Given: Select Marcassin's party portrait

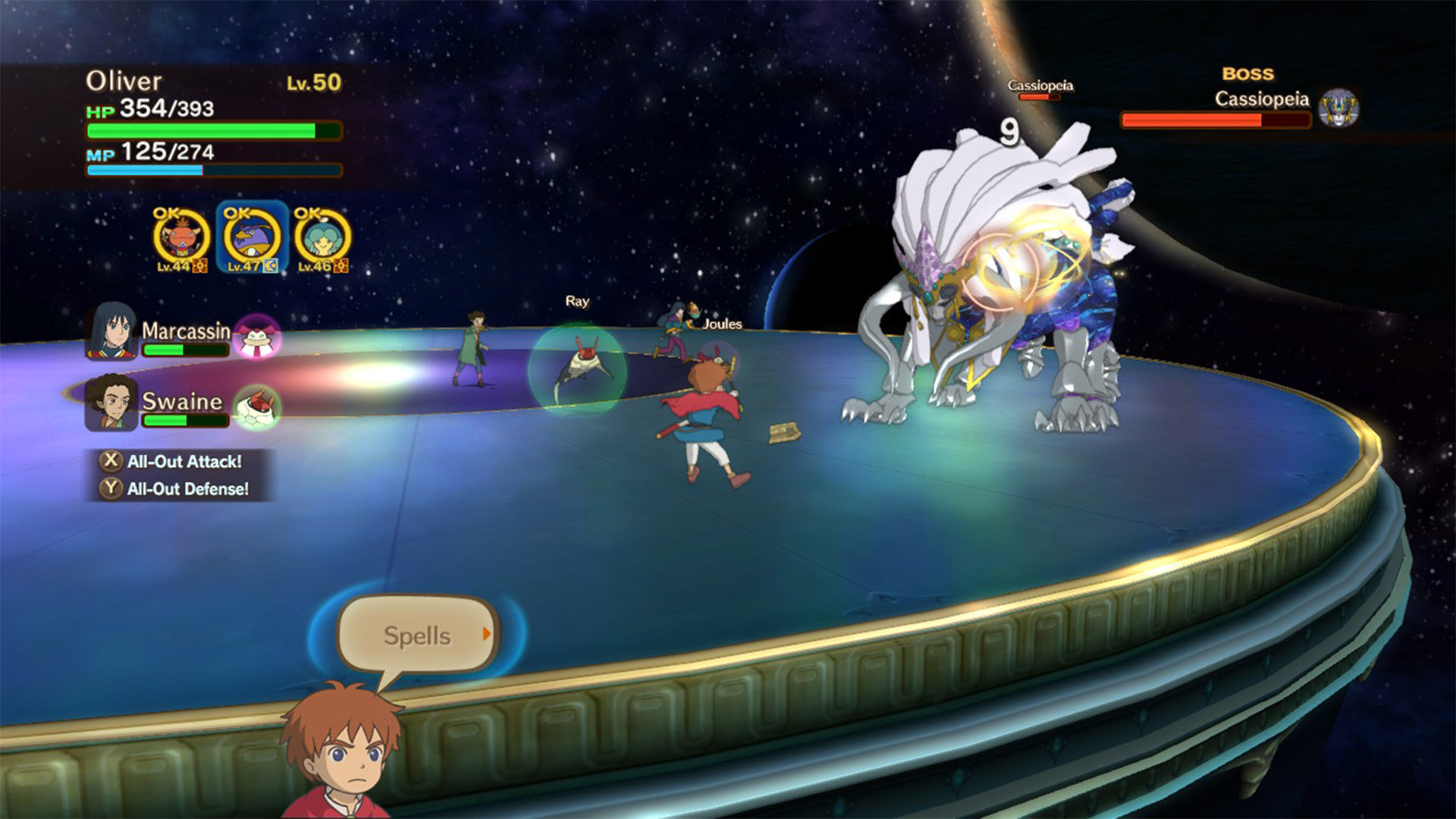Looking at the screenshot, I should click(111, 332).
